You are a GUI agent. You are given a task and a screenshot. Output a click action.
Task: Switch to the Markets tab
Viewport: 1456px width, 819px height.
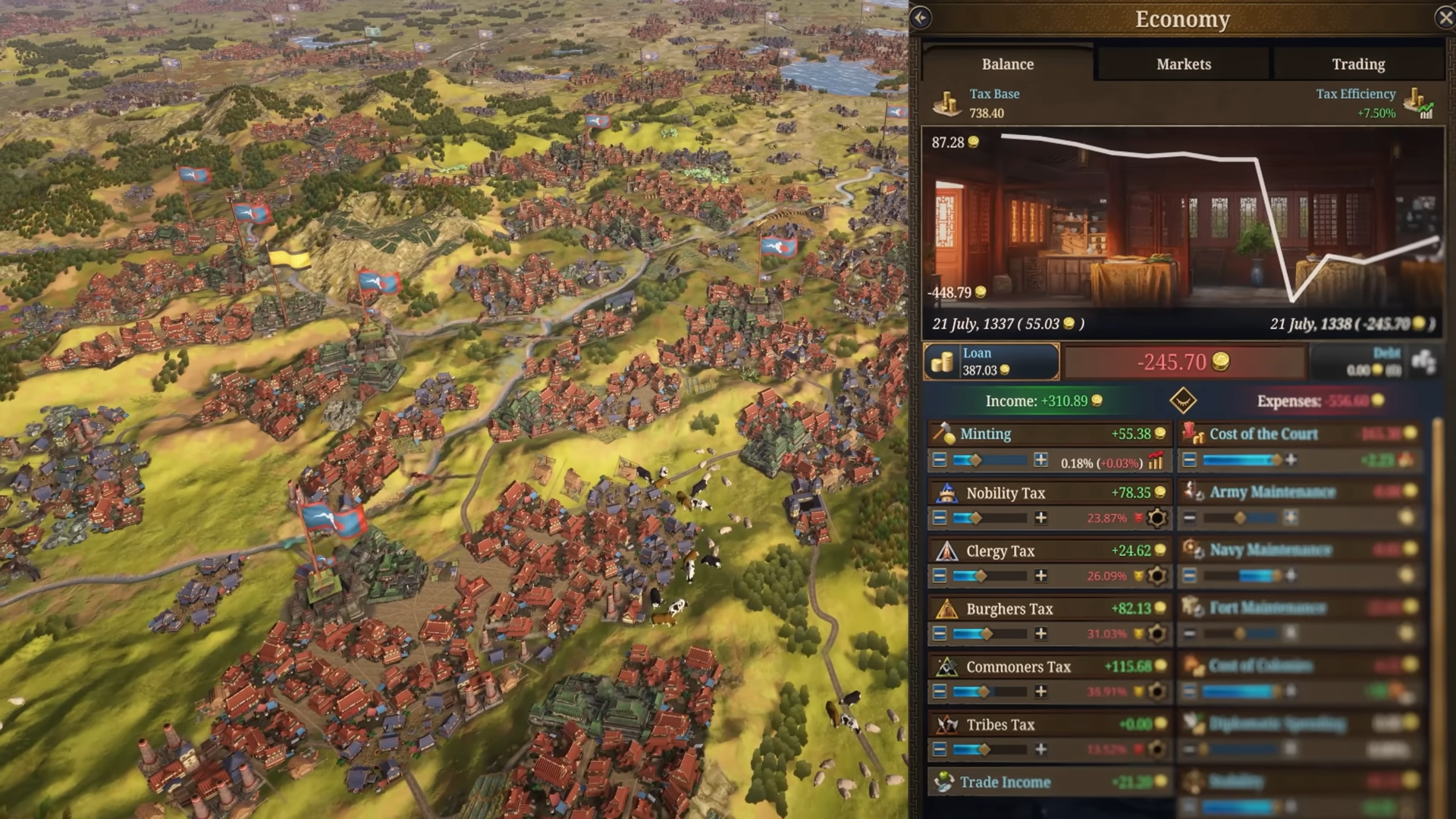1182,64
